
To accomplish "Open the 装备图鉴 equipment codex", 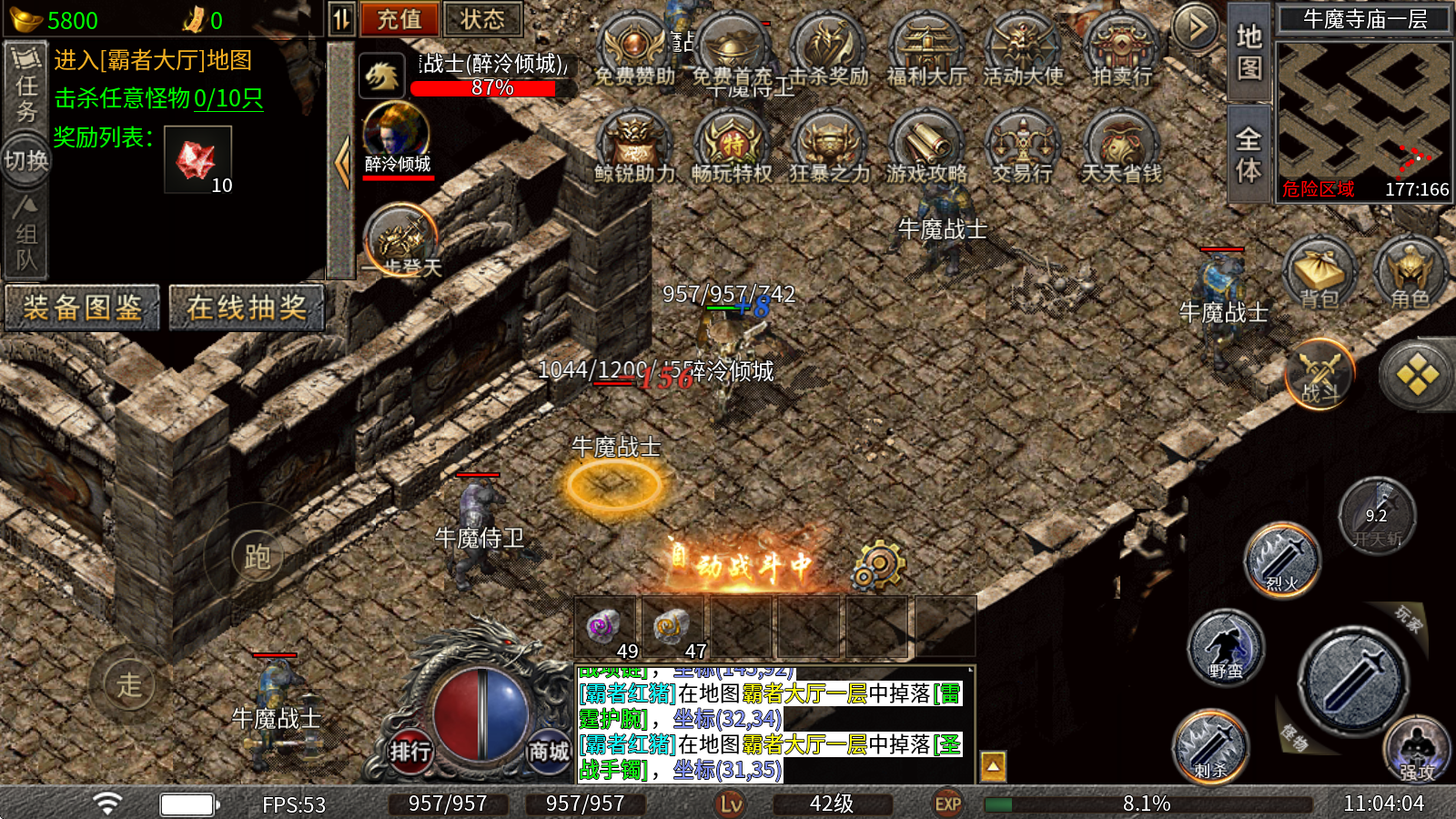I will point(82,308).
